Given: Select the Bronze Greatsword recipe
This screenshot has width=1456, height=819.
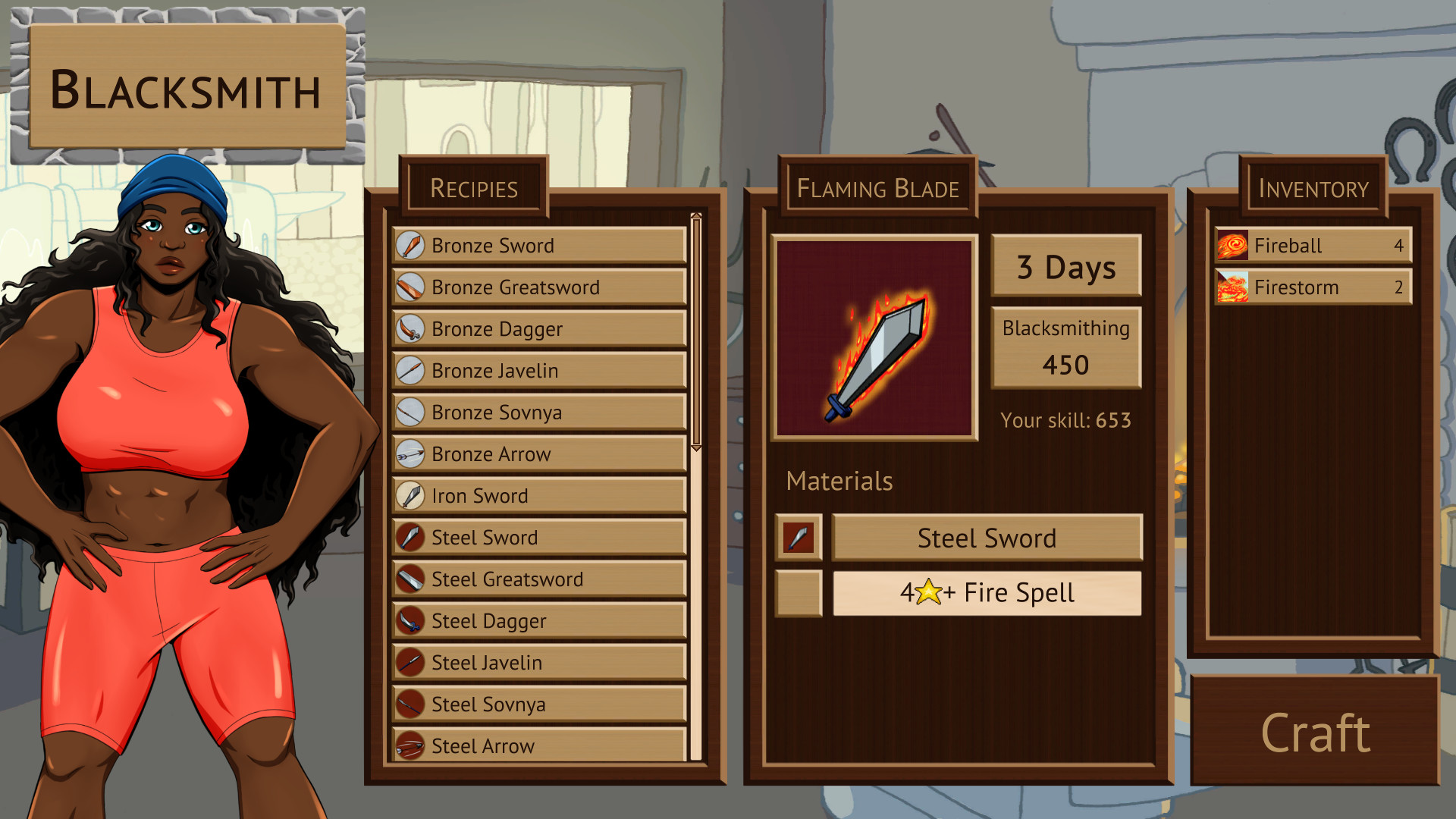Looking at the screenshot, I should [x=537, y=287].
